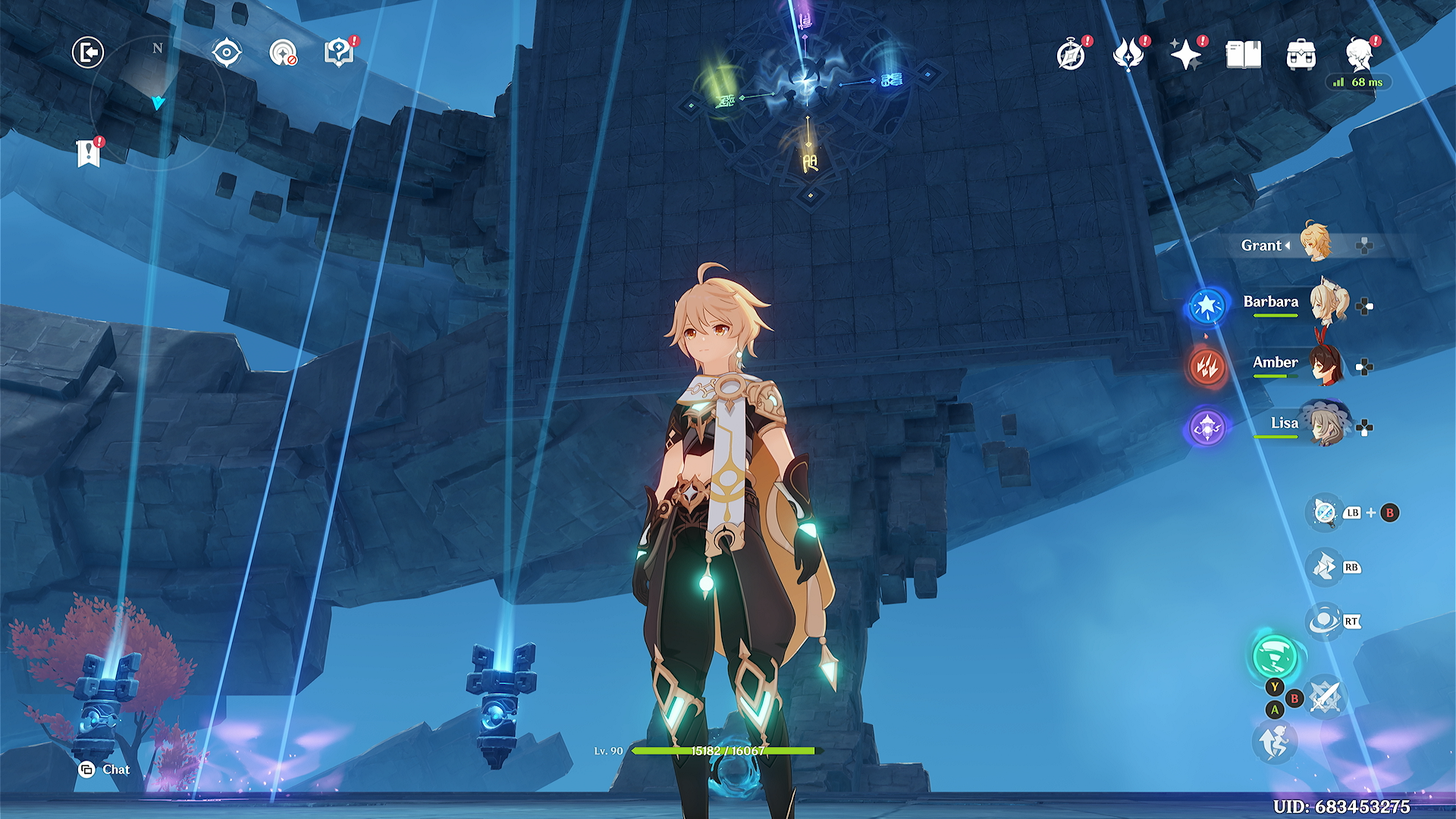
Task: Open the quest bookmark icon
Action: click(89, 153)
